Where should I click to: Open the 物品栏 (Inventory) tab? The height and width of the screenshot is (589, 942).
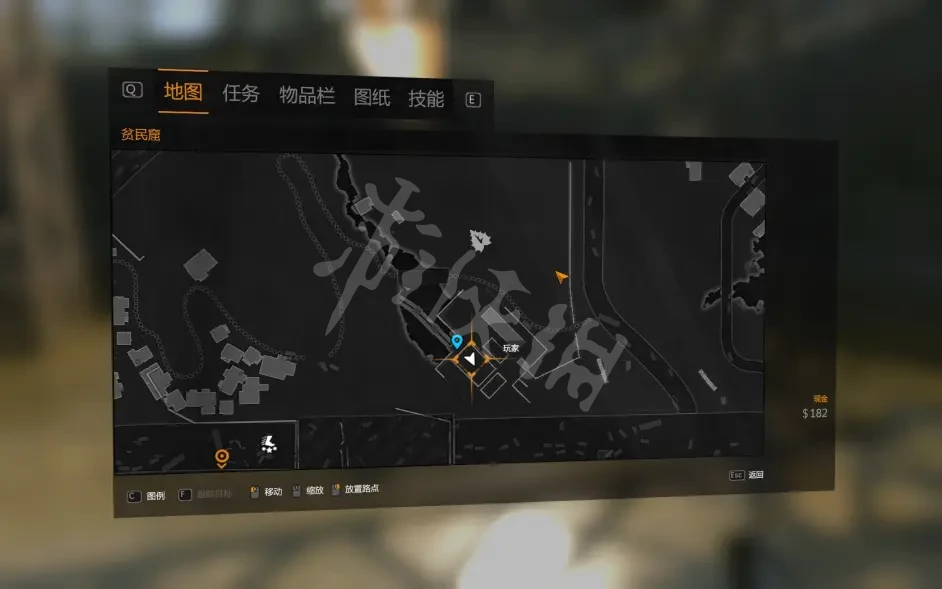pyautogui.click(x=306, y=95)
